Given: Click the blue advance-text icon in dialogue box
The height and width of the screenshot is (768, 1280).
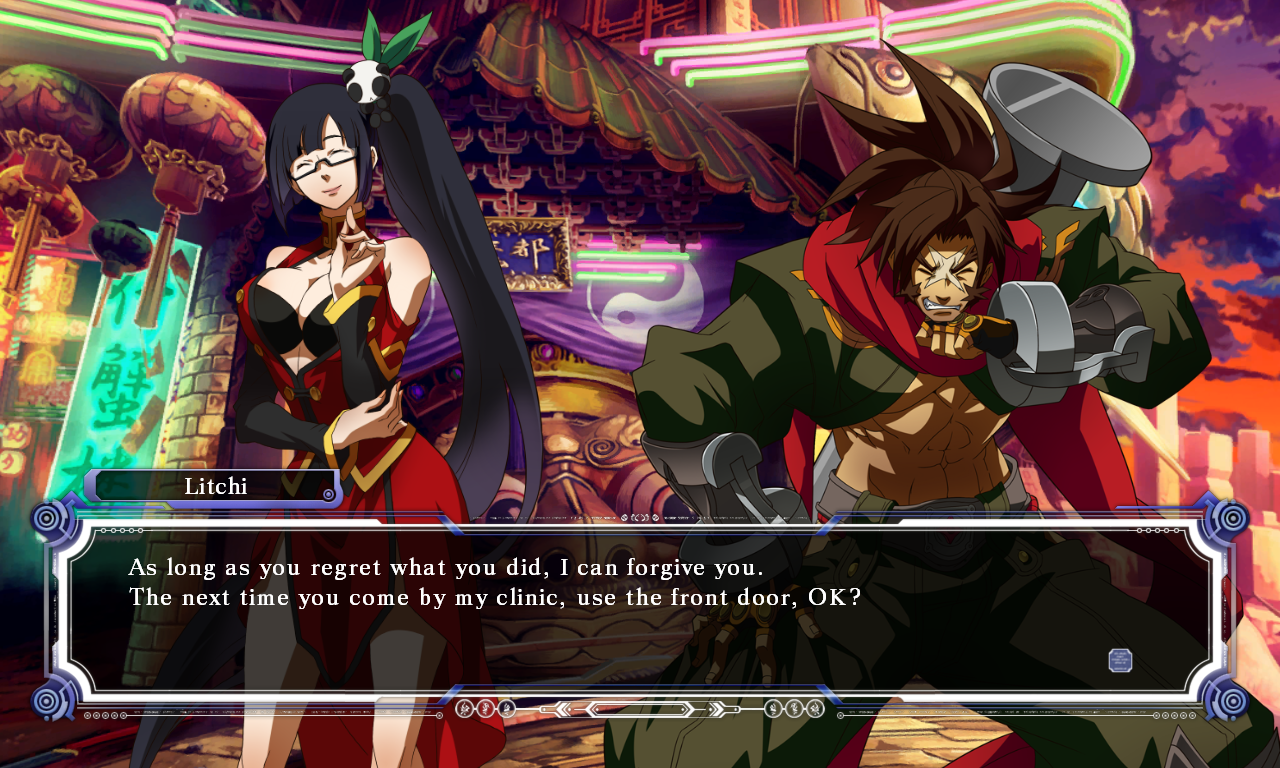Looking at the screenshot, I should [x=1120, y=660].
